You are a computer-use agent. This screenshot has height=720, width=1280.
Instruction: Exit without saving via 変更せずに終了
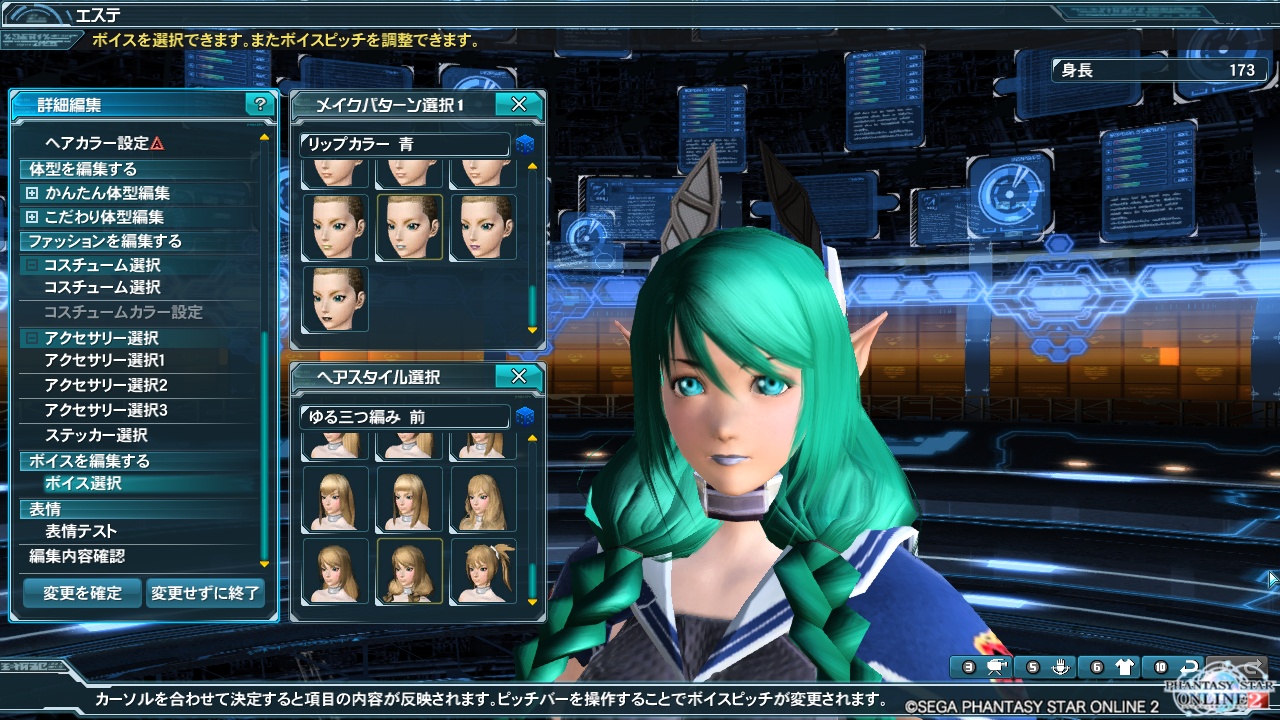206,593
